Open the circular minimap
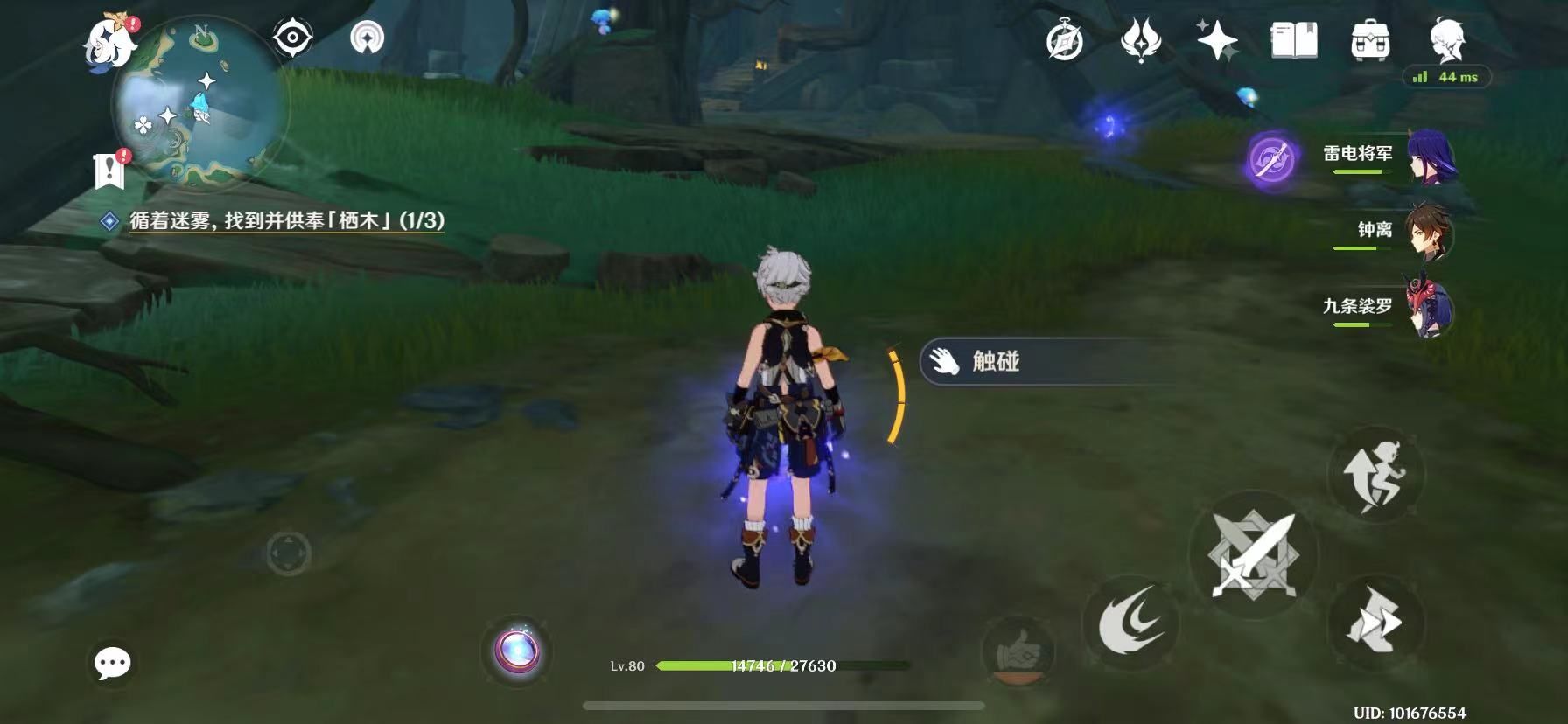Screen dimensions: 1568x724 pyautogui.click(x=199, y=103)
